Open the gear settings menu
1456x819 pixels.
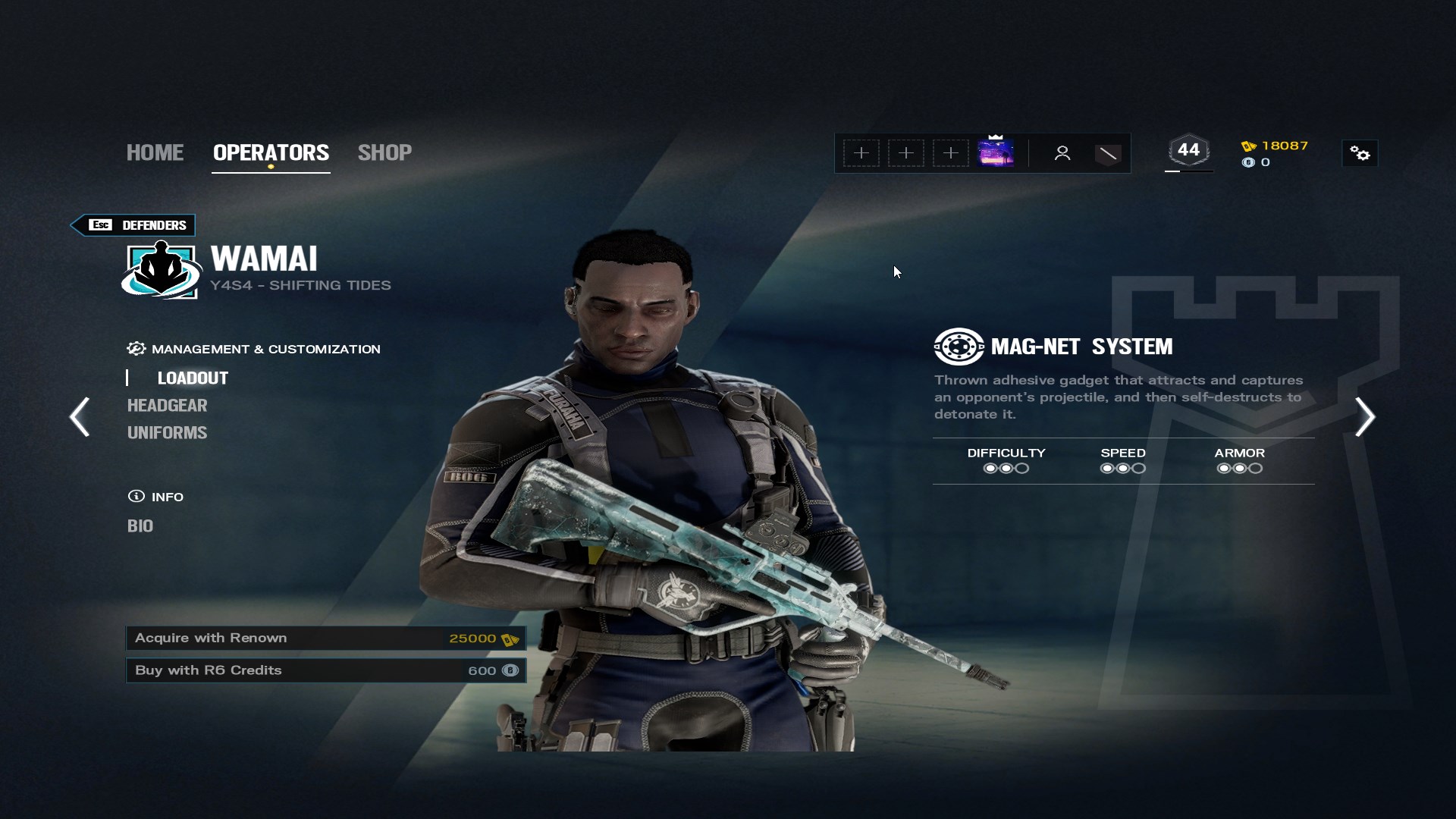click(x=1360, y=154)
